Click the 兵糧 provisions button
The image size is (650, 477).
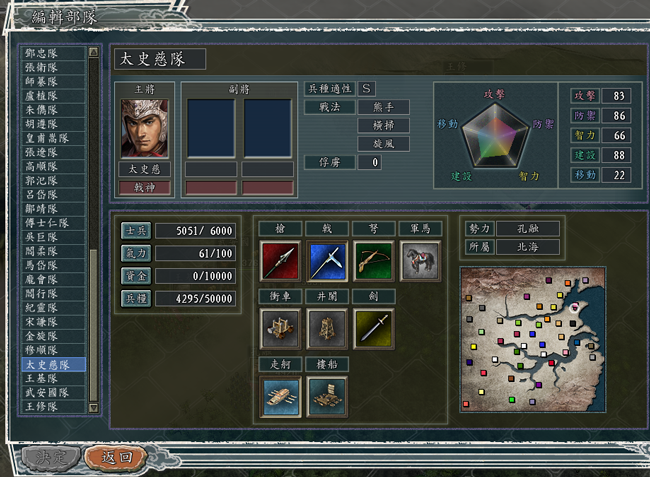[x=135, y=298]
